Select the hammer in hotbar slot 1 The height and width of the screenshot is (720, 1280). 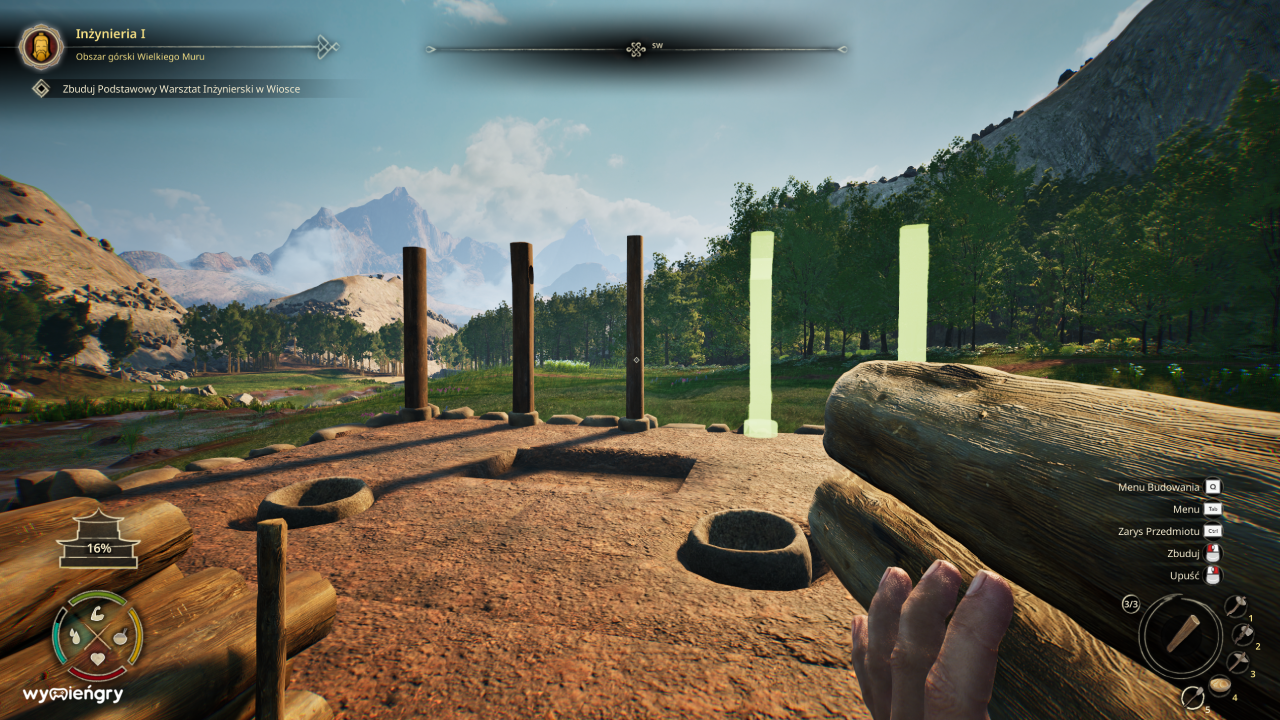[x=1236, y=605]
